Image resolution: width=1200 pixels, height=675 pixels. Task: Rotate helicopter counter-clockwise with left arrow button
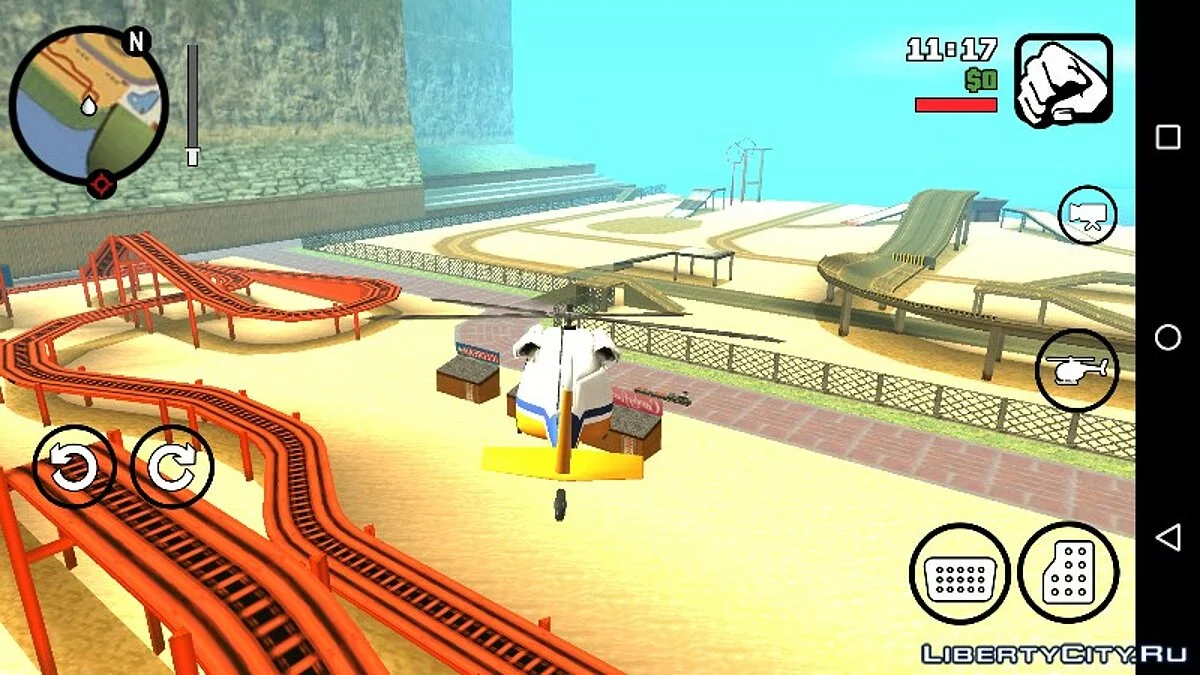pyautogui.click(x=74, y=466)
